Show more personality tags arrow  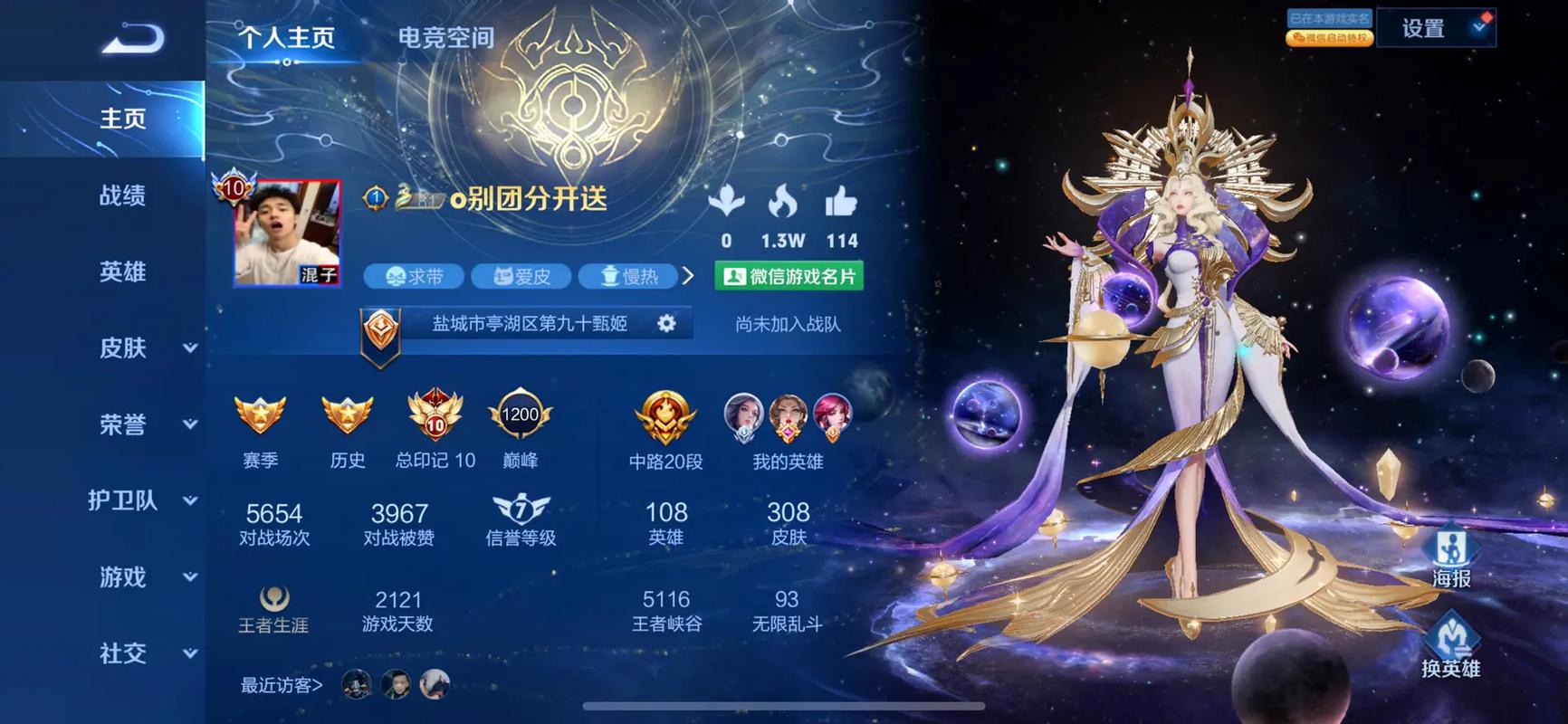pyautogui.click(x=688, y=276)
